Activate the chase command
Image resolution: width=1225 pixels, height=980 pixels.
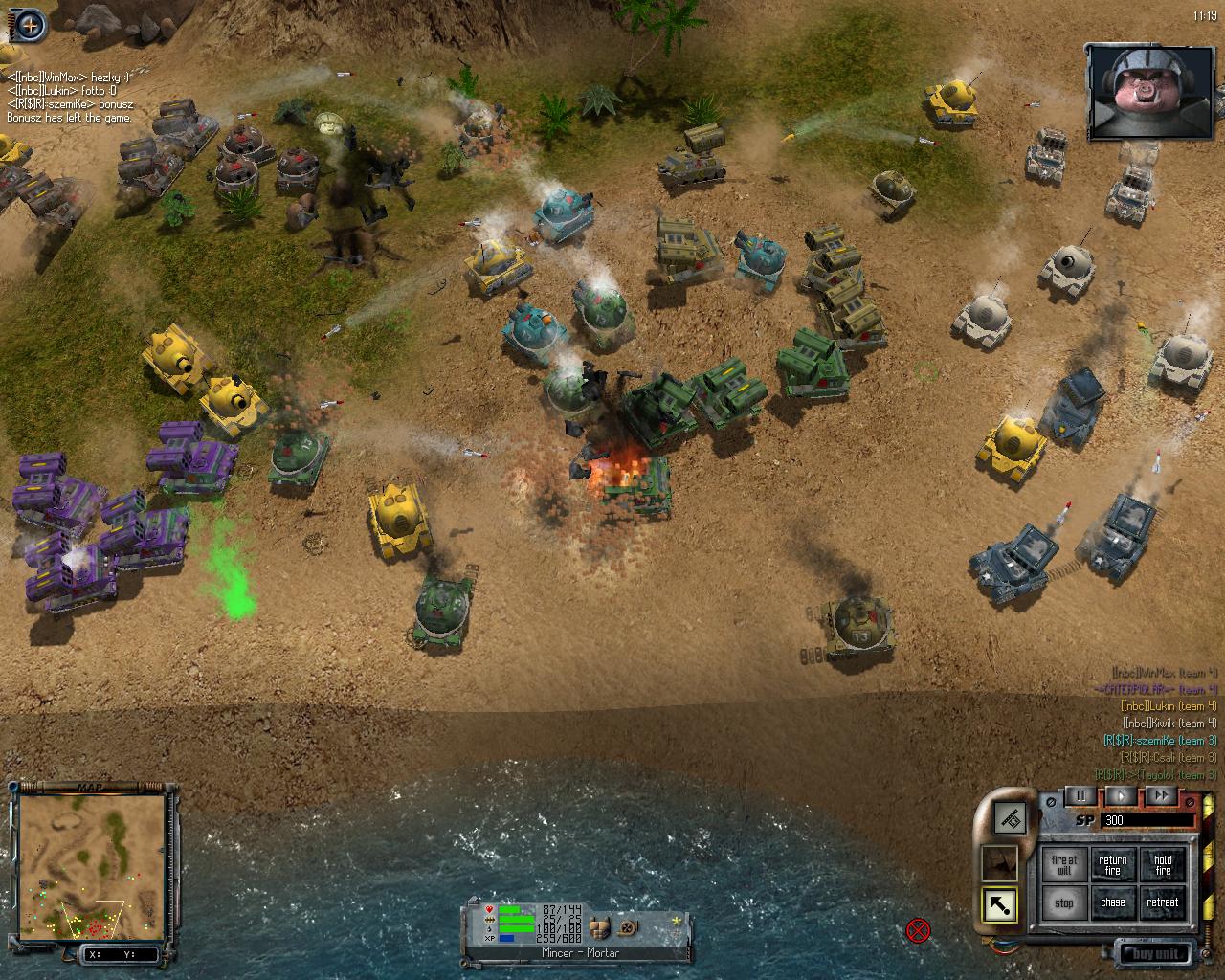pyautogui.click(x=1113, y=902)
